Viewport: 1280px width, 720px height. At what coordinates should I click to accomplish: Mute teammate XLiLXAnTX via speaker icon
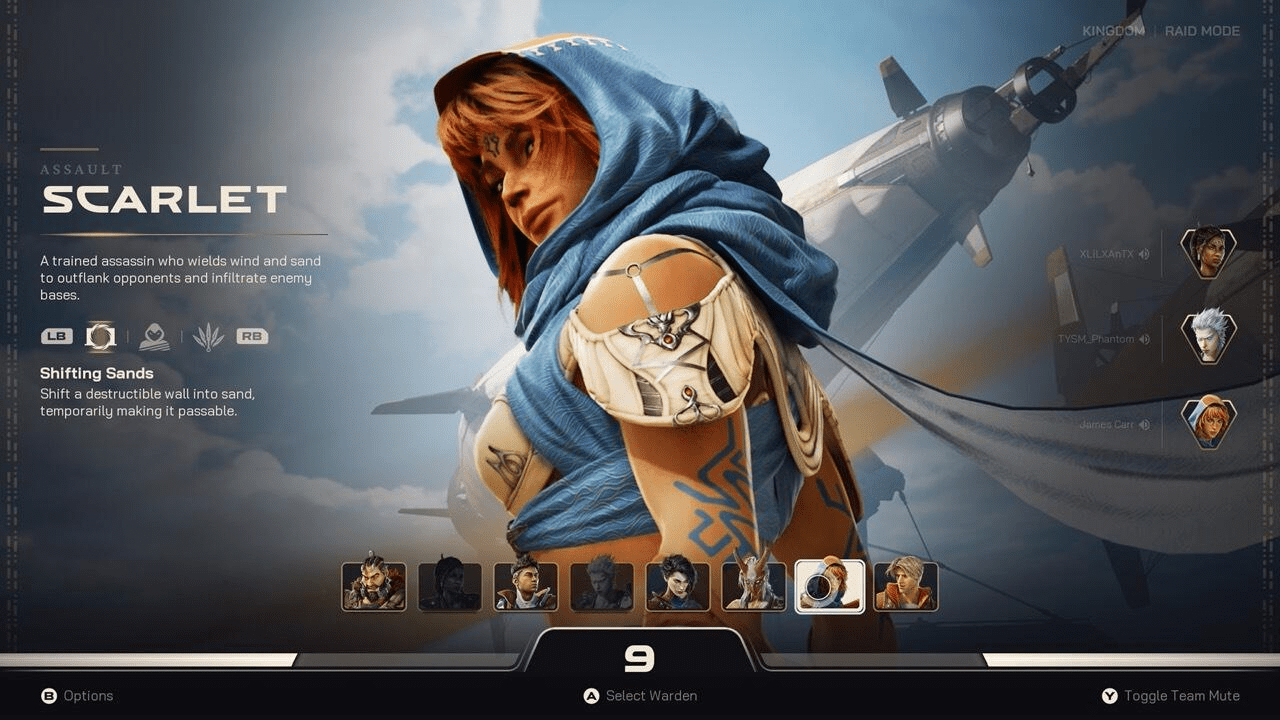point(1144,254)
